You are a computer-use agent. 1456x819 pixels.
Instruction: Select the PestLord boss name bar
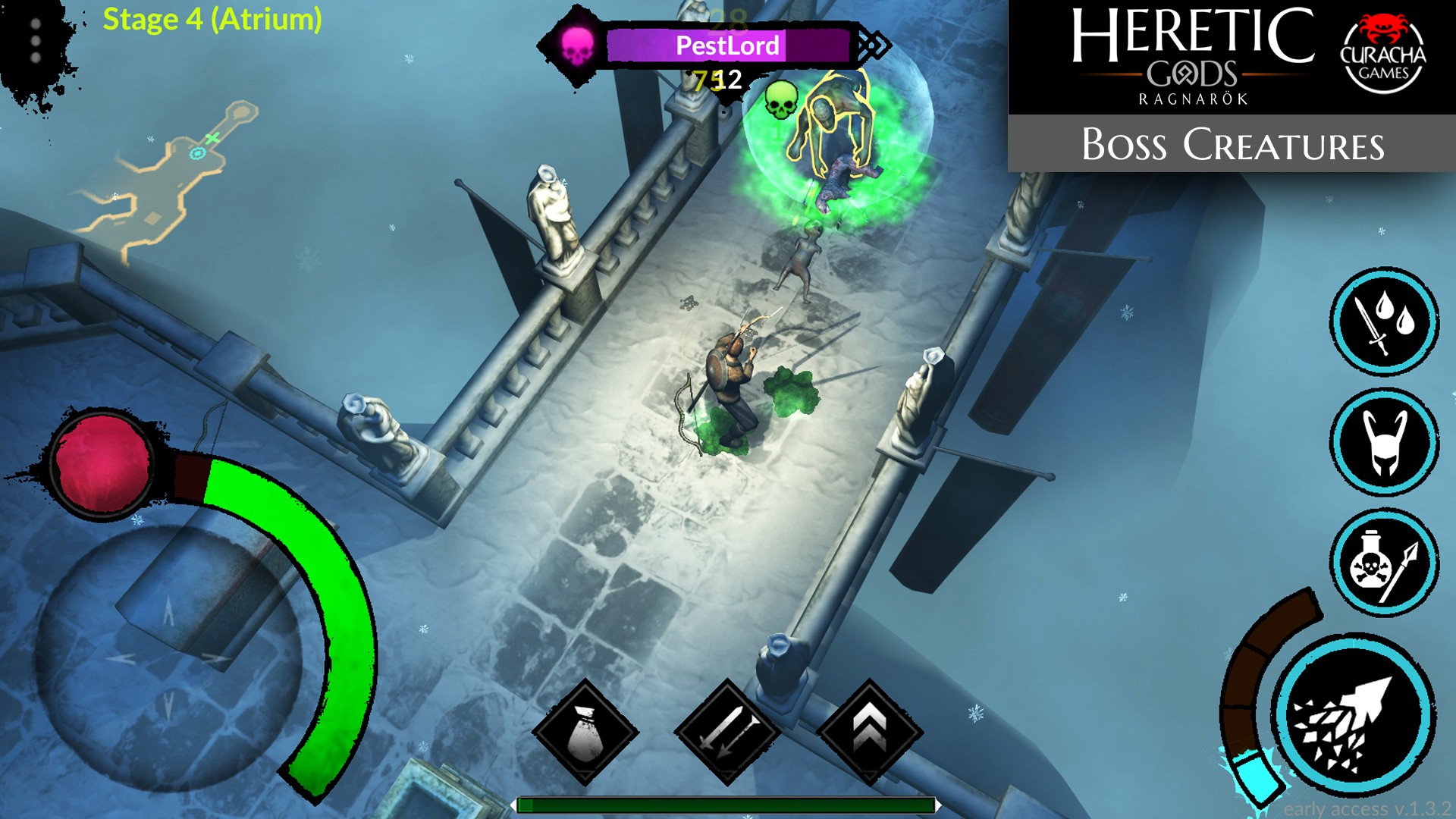click(x=726, y=45)
